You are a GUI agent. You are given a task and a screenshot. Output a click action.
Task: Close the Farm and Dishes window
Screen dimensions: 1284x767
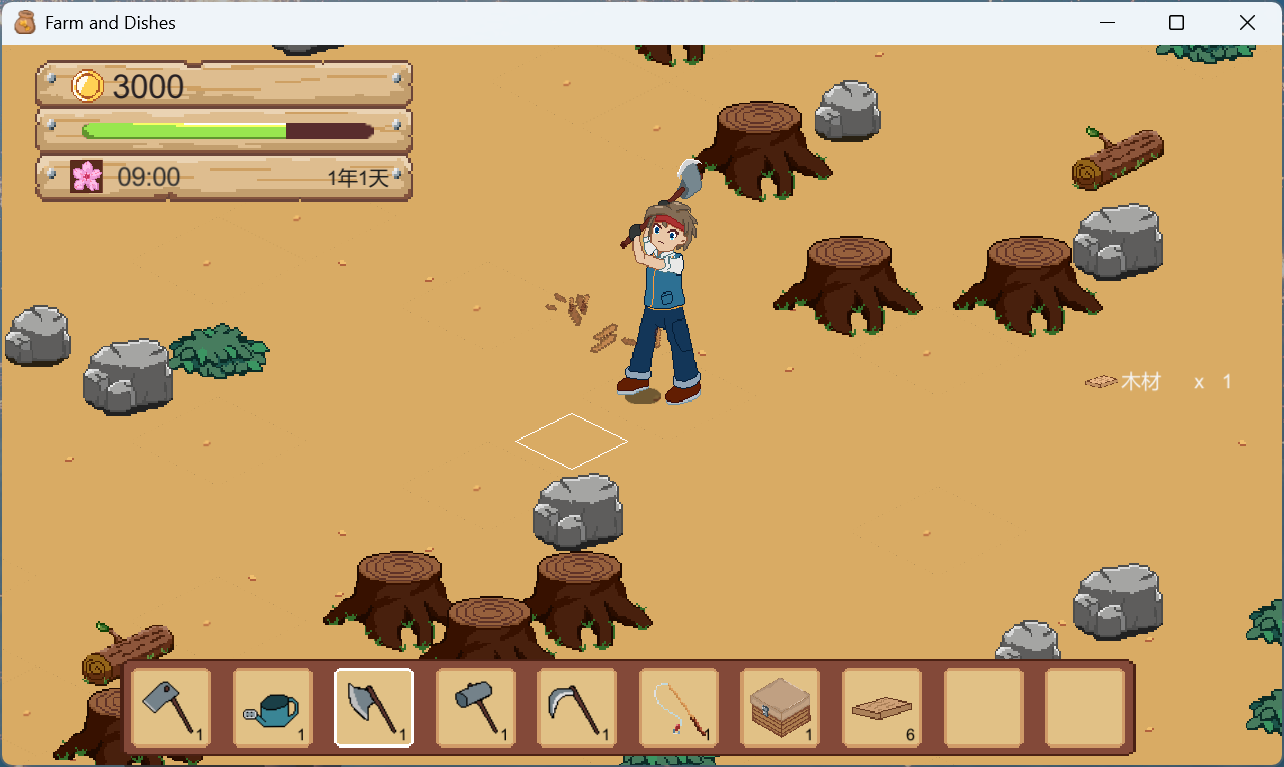click(1247, 23)
